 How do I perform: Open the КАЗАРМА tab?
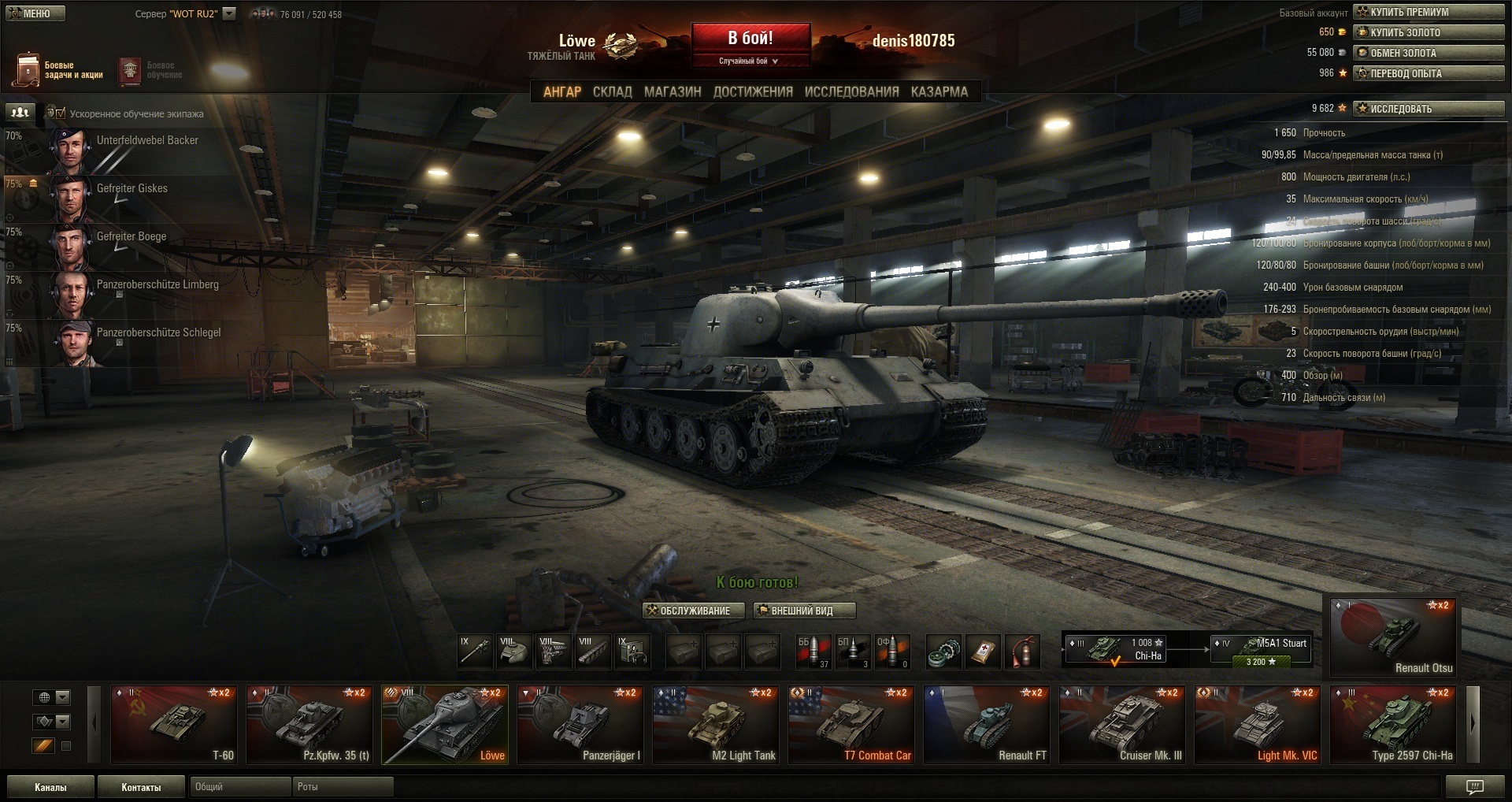click(x=939, y=91)
